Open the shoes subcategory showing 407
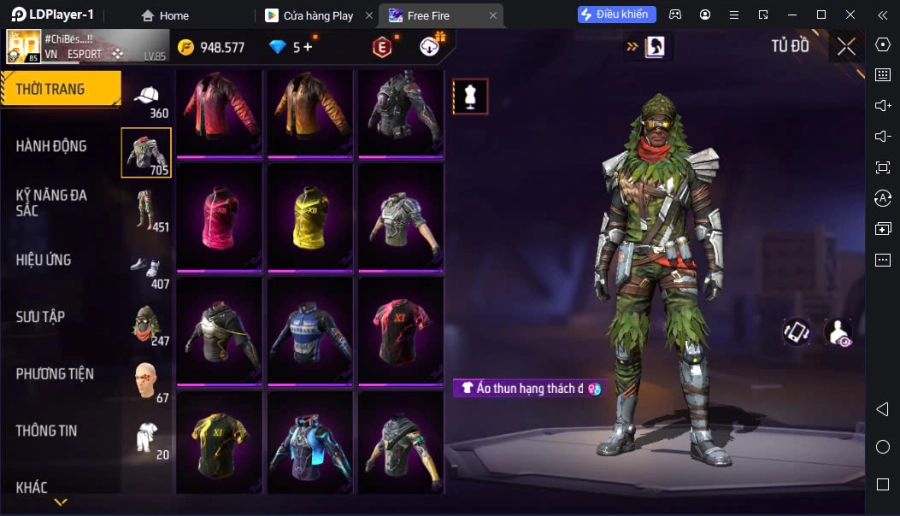The image size is (900, 516). click(147, 268)
